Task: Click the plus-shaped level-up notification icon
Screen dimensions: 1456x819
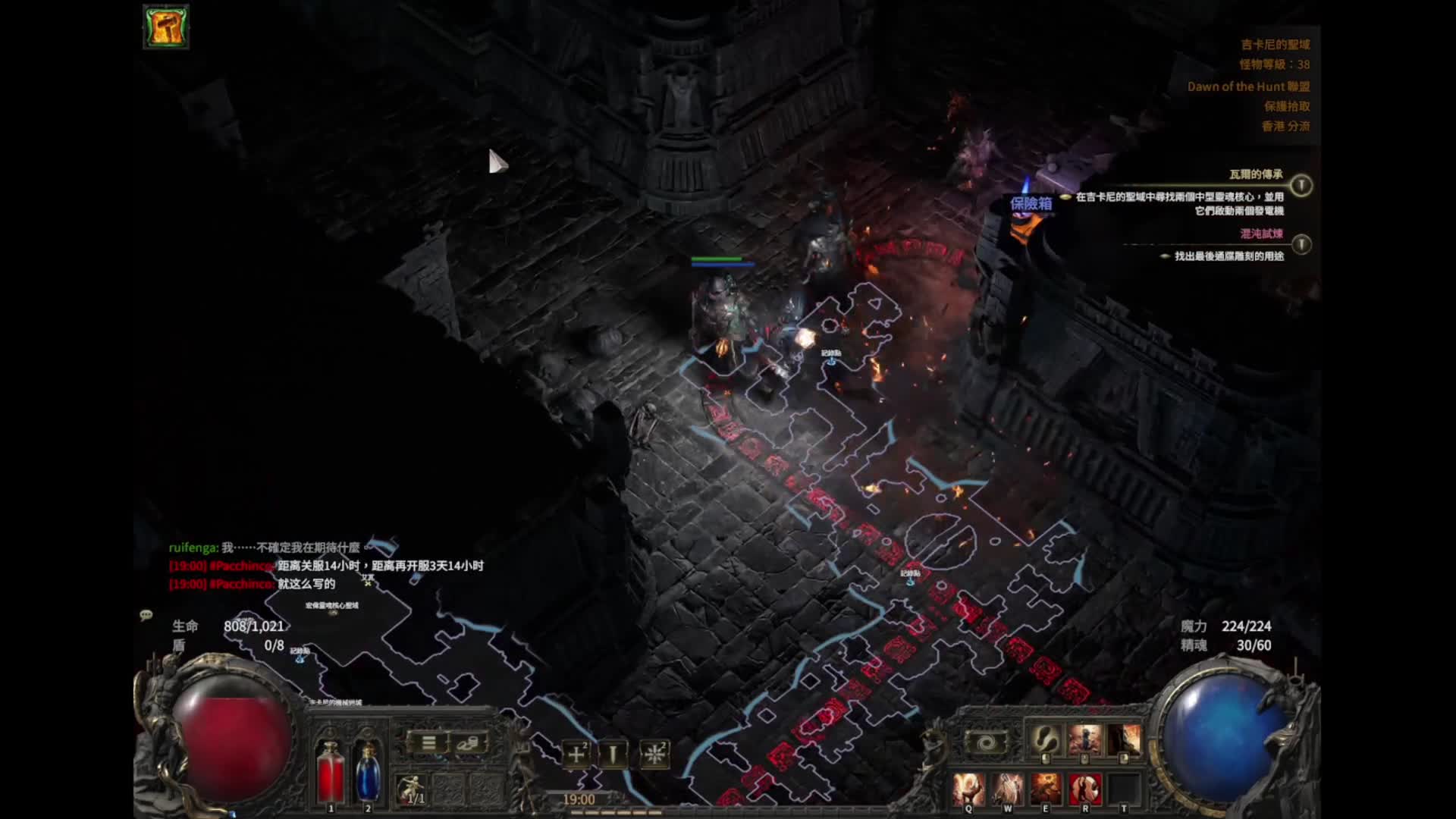Action: [x=576, y=754]
